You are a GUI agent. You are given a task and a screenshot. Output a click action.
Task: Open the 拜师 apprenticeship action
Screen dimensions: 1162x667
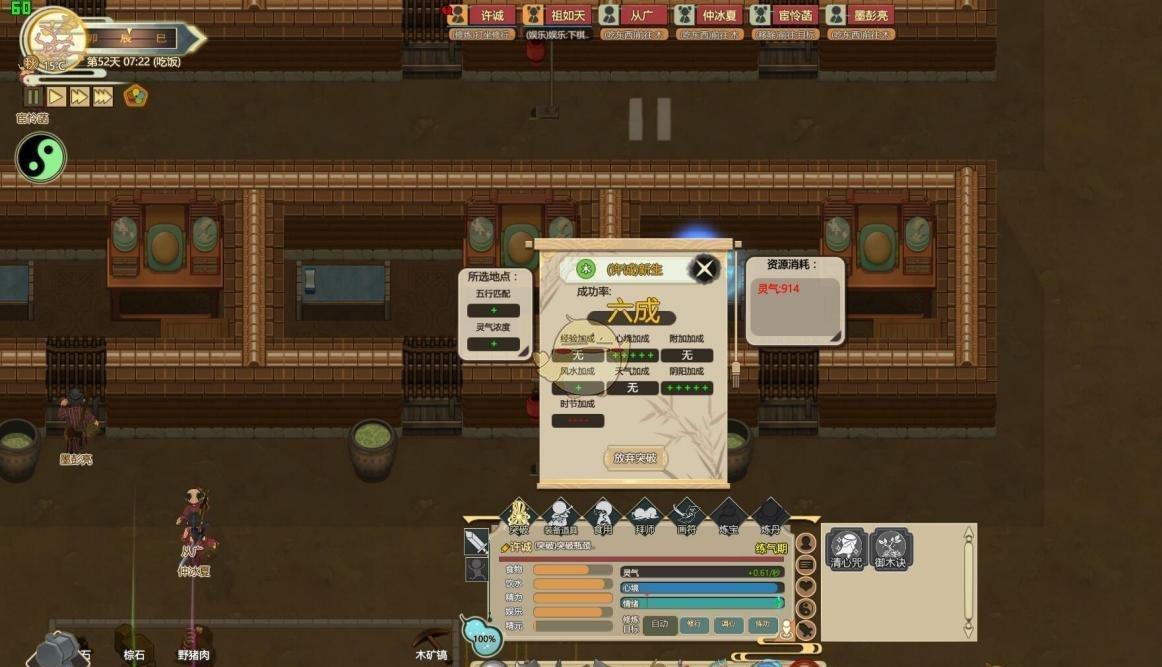point(644,517)
